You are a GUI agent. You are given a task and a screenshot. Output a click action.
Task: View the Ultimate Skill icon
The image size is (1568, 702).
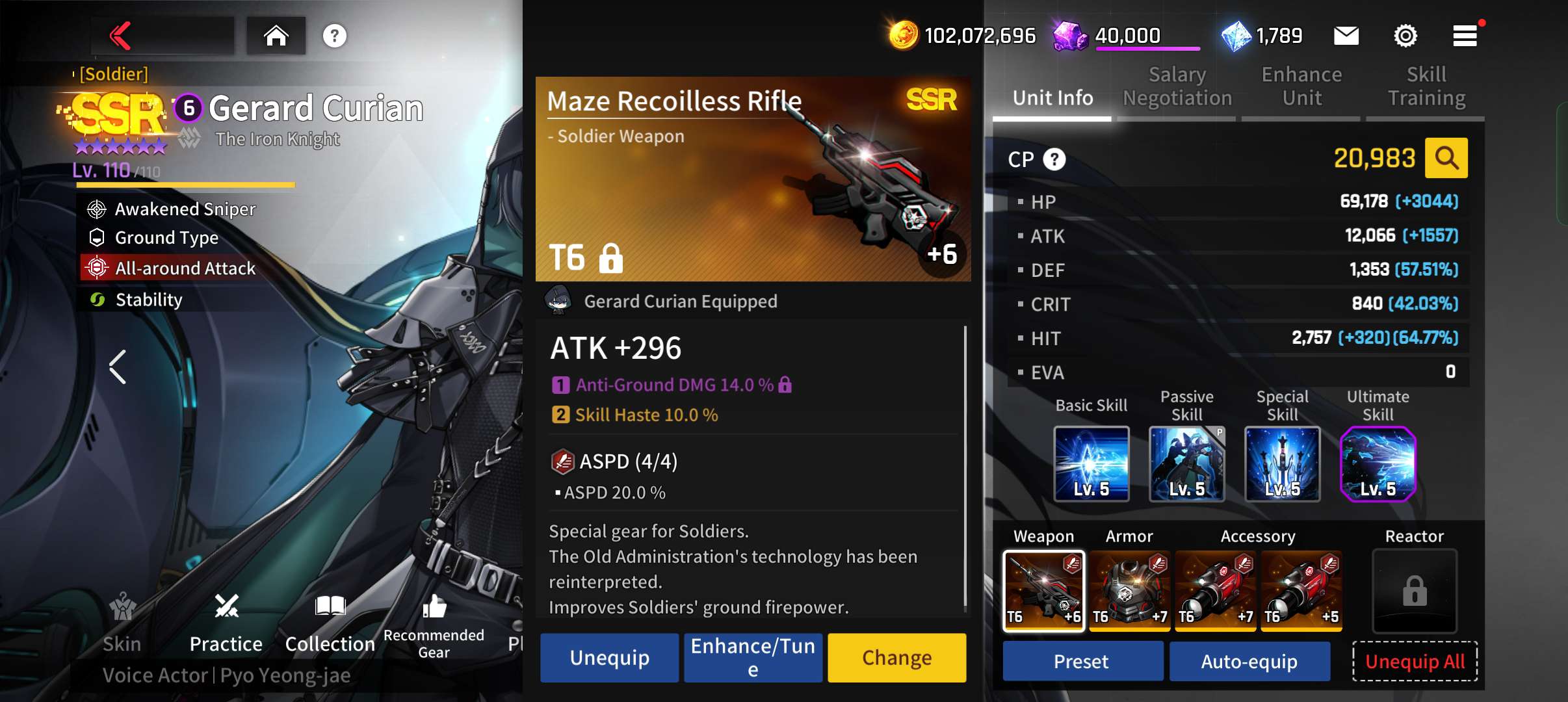coord(1378,464)
